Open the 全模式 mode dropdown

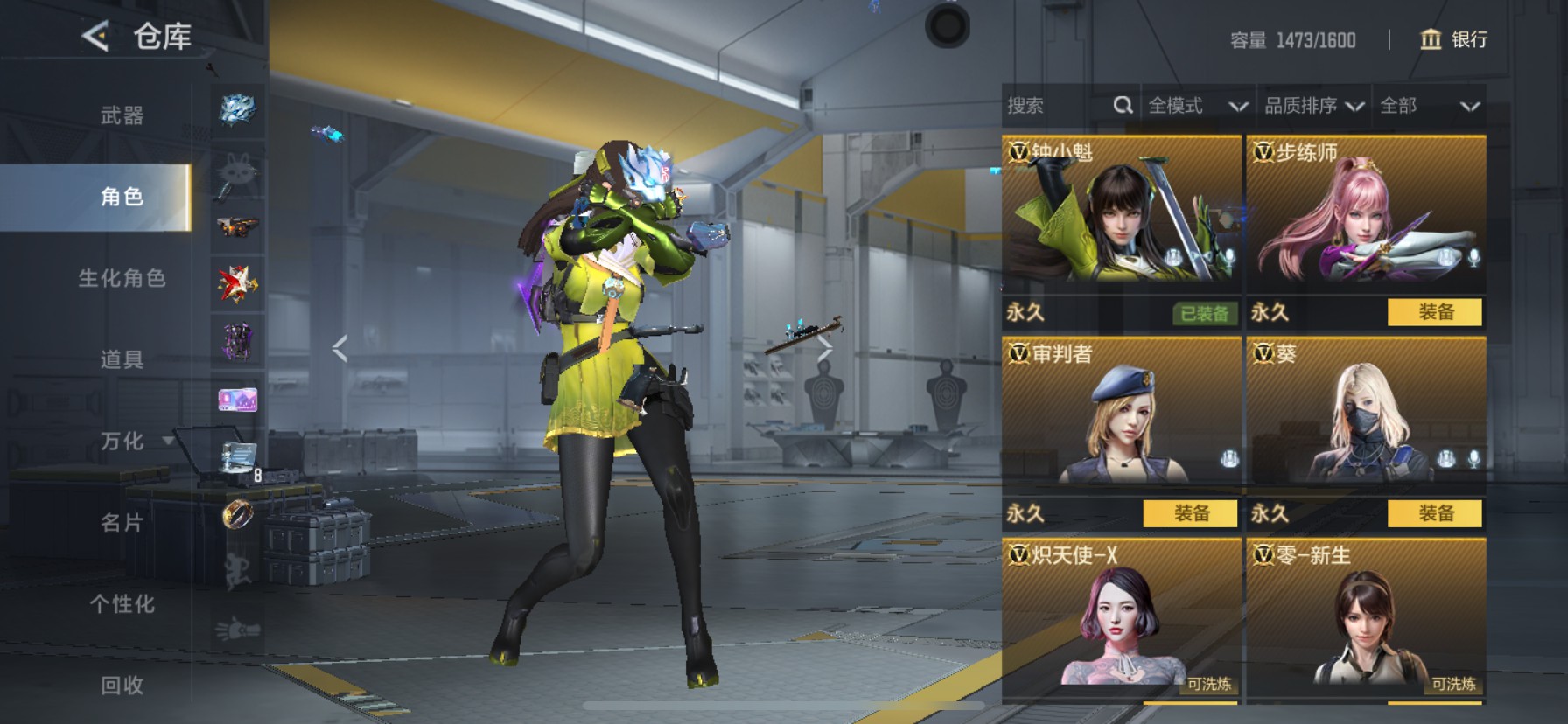[1197, 106]
